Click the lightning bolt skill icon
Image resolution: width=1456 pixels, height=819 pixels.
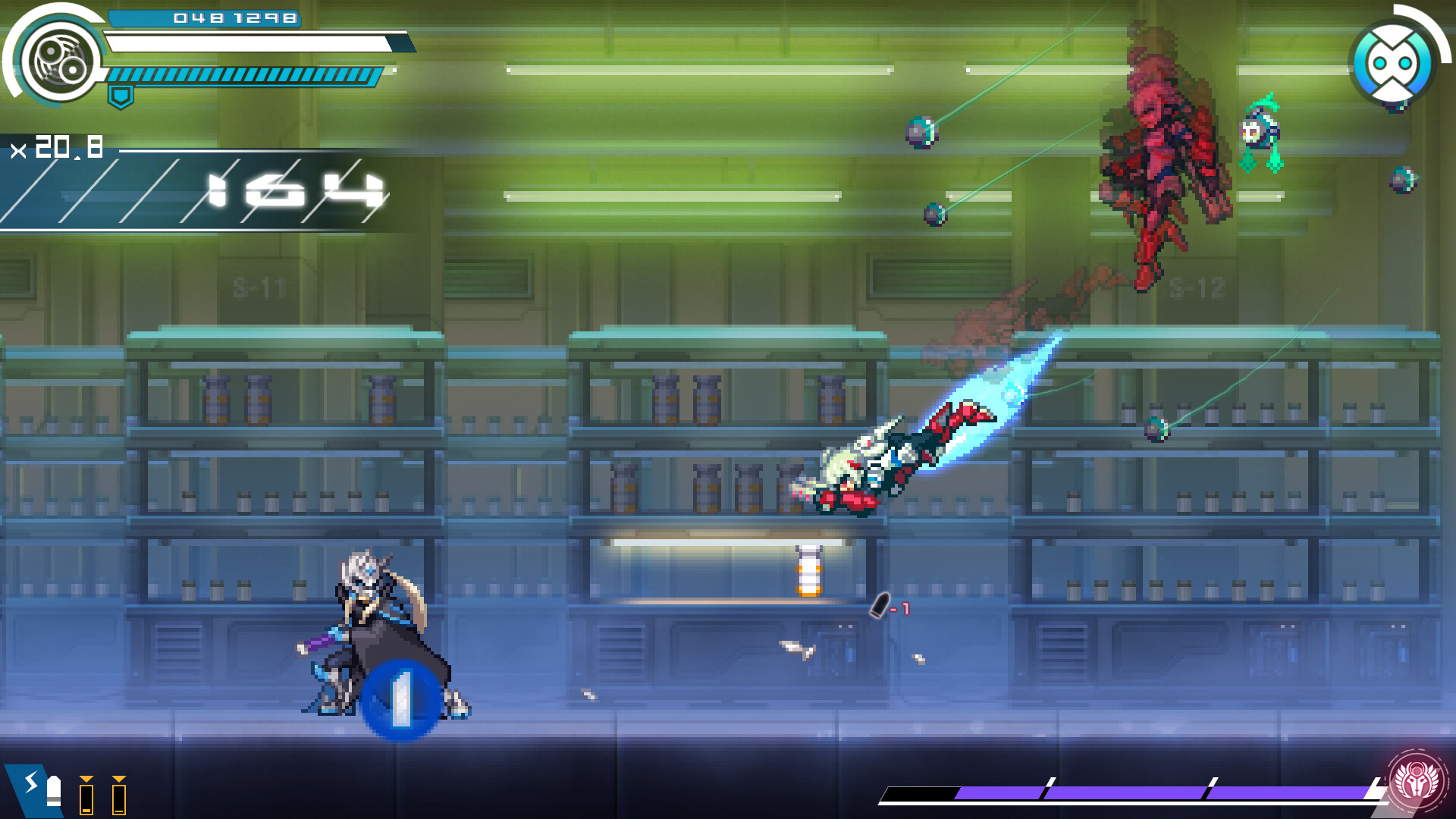click(x=30, y=783)
